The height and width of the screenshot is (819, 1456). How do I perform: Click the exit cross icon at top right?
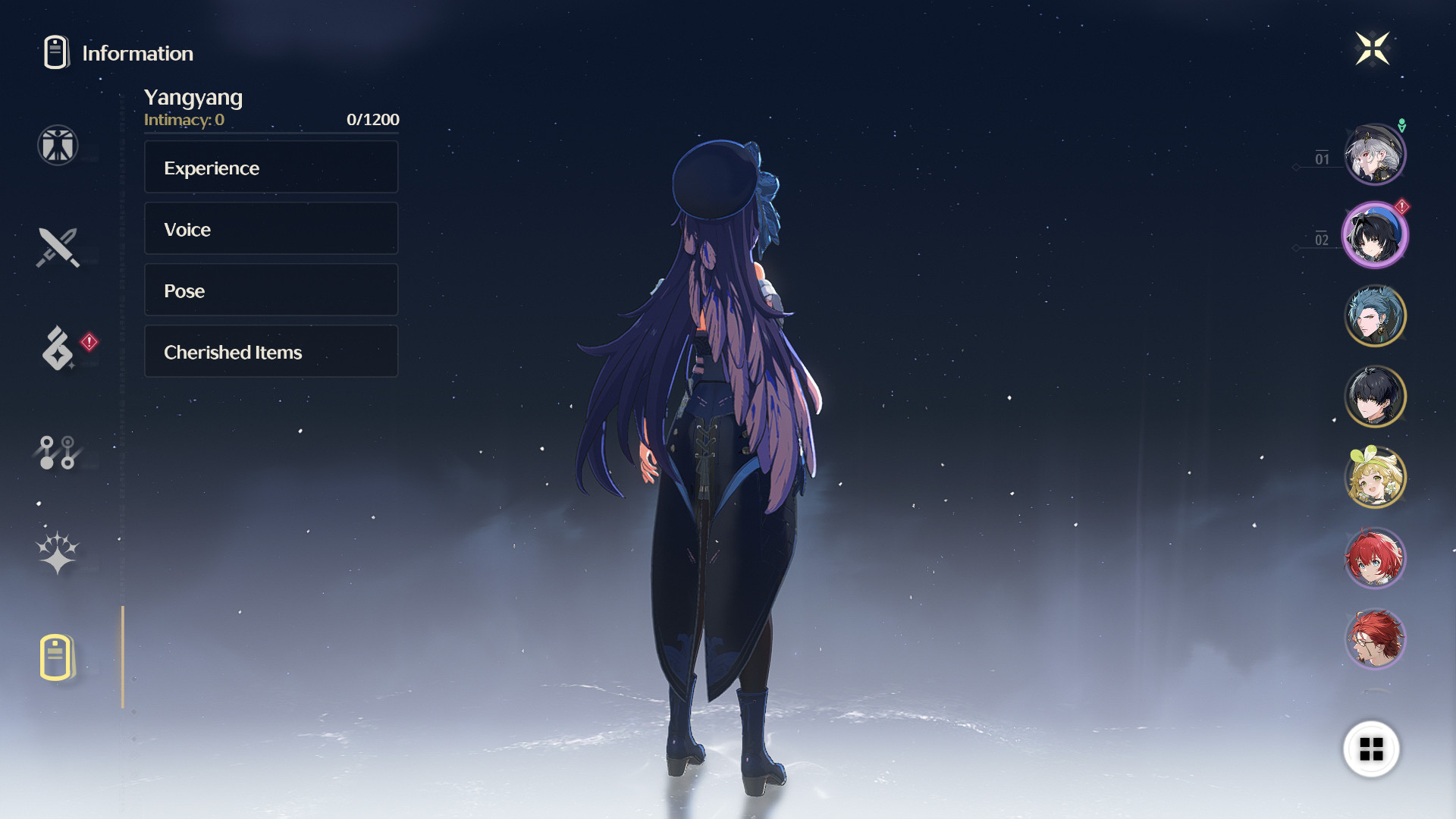coord(1373,48)
